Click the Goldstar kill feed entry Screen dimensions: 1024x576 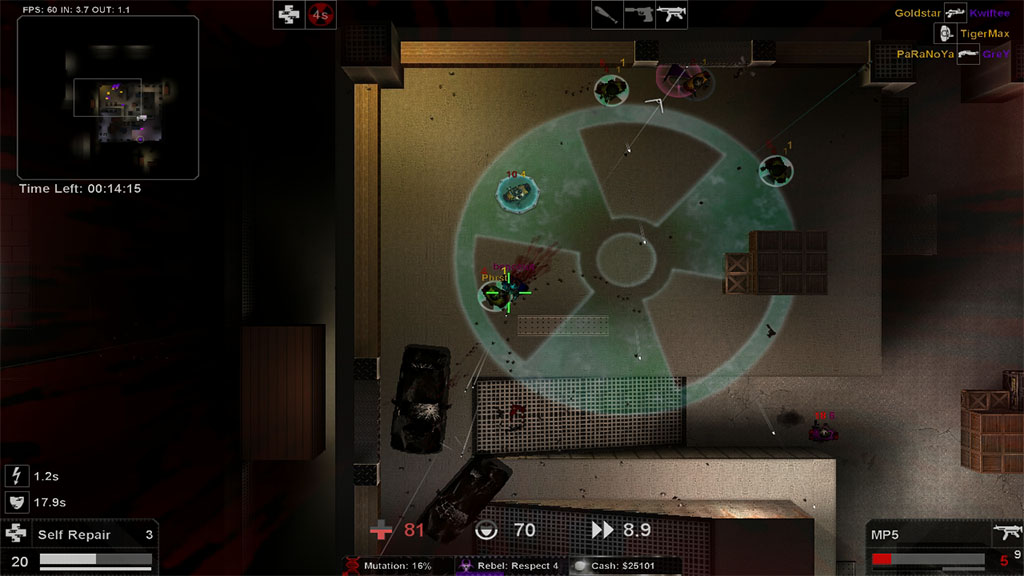917,13
